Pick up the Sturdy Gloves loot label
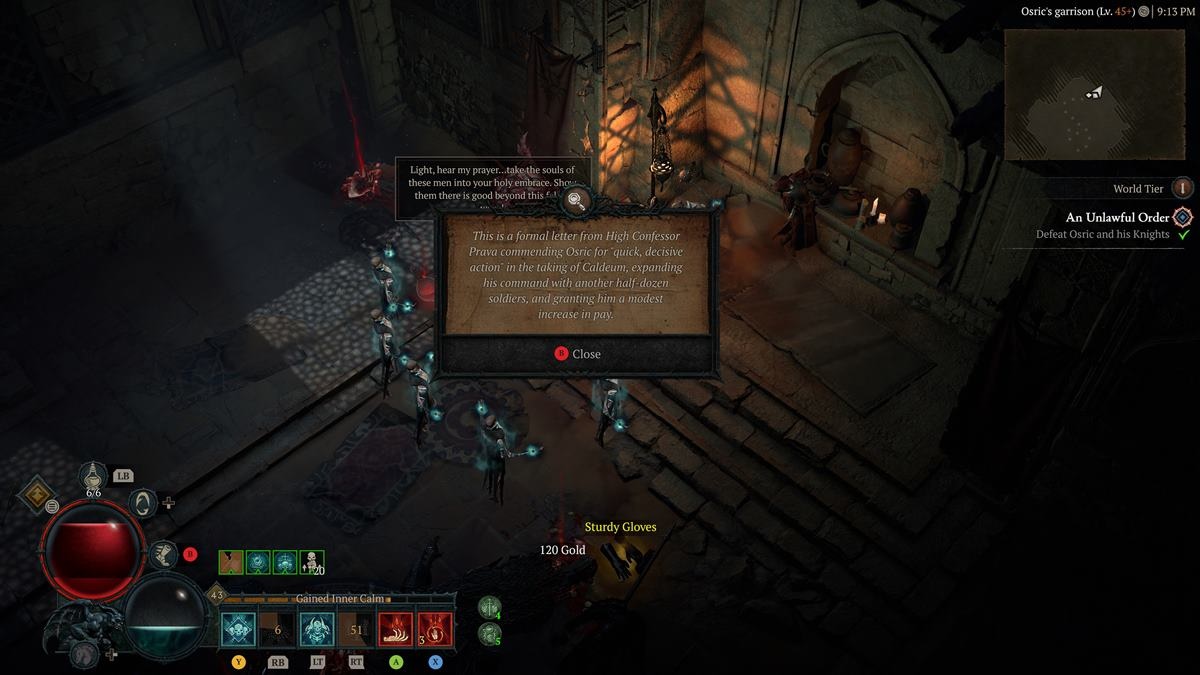This screenshot has height=675, width=1200. (x=620, y=527)
